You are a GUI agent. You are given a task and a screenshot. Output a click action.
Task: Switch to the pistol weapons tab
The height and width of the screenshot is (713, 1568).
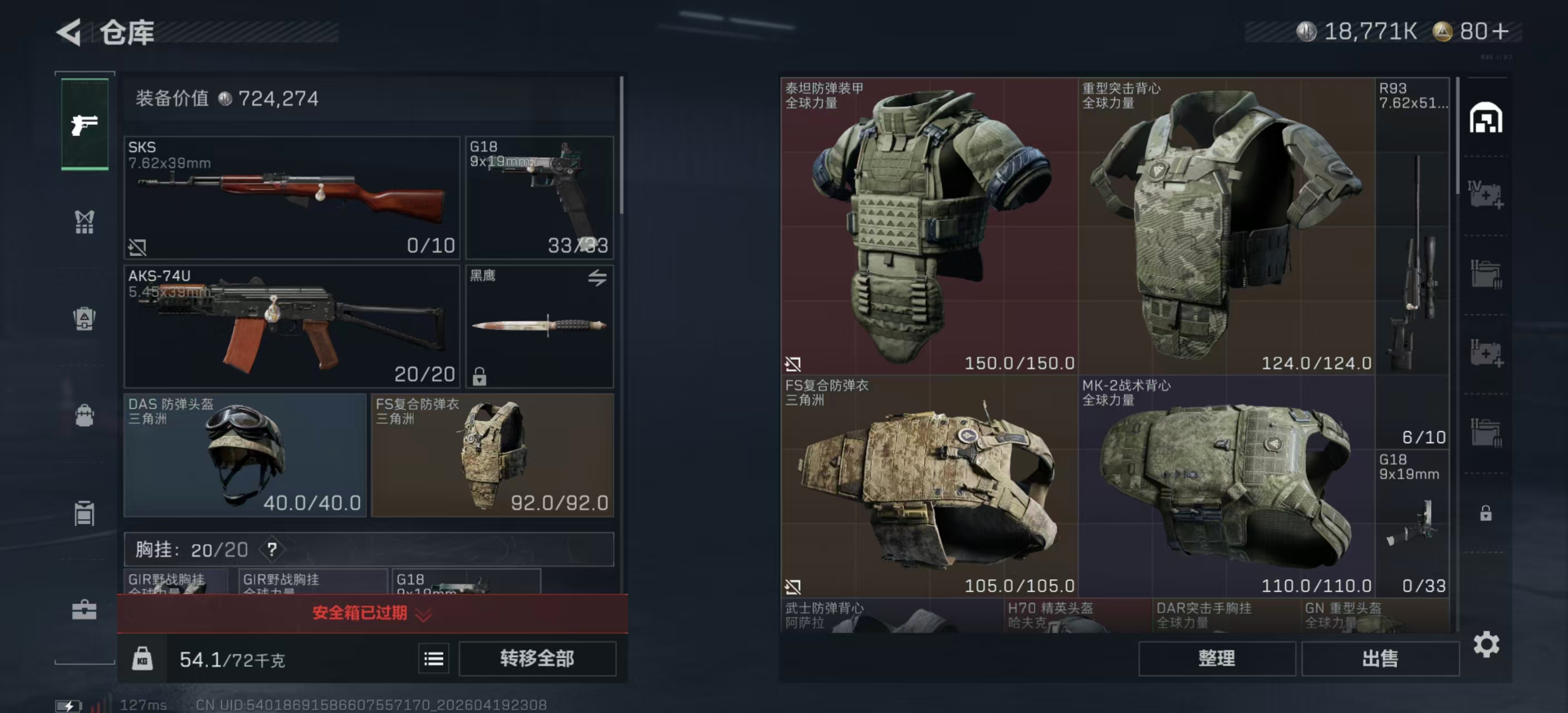pyautogui.click(x=85, y=124)
